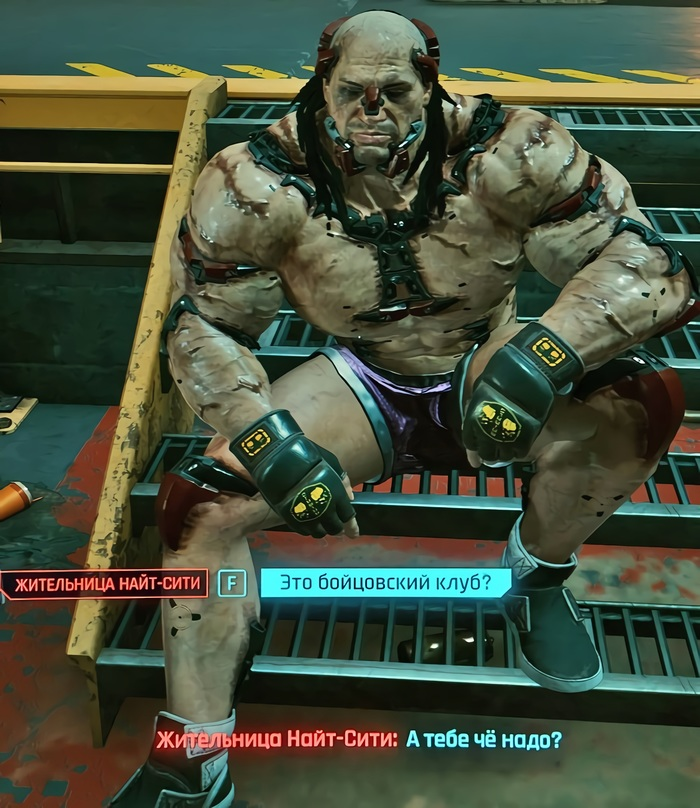Choose the reply "Это бойцовский клуб?"
The width and height of the screenshot is (700, 808).
[385, 583]
